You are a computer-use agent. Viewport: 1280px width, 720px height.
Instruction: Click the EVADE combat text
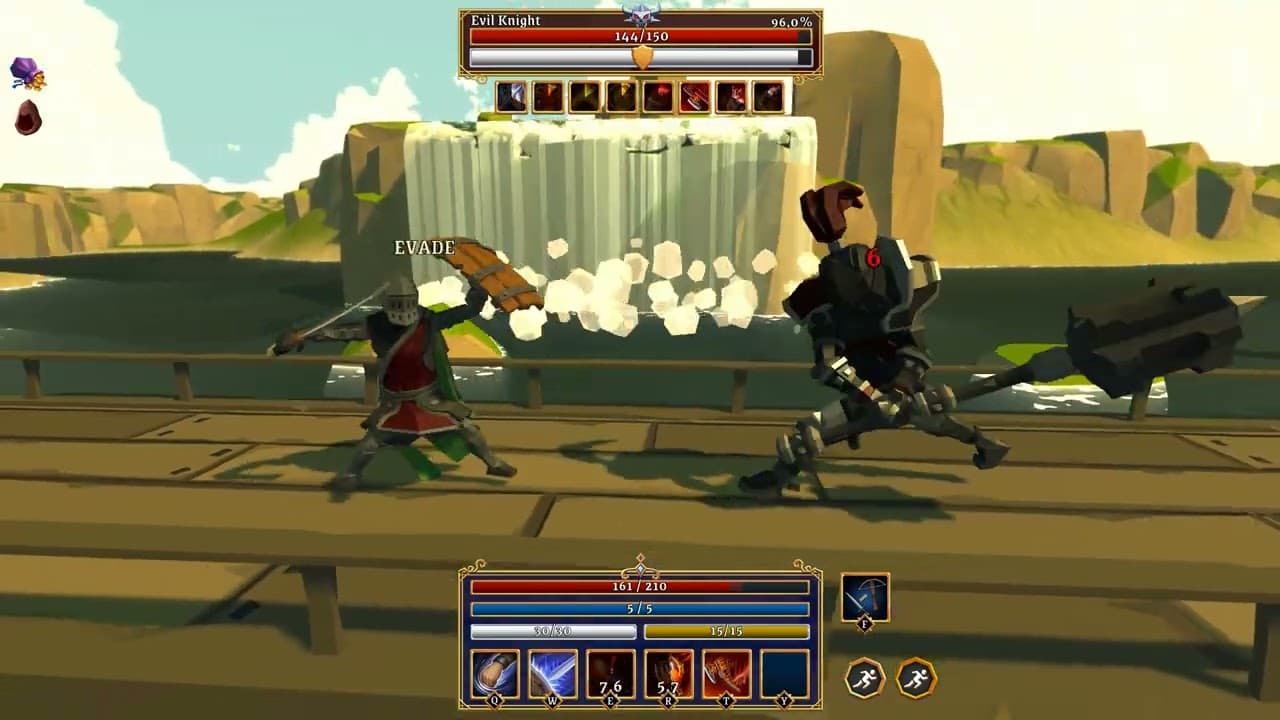(x=424, y=247)
